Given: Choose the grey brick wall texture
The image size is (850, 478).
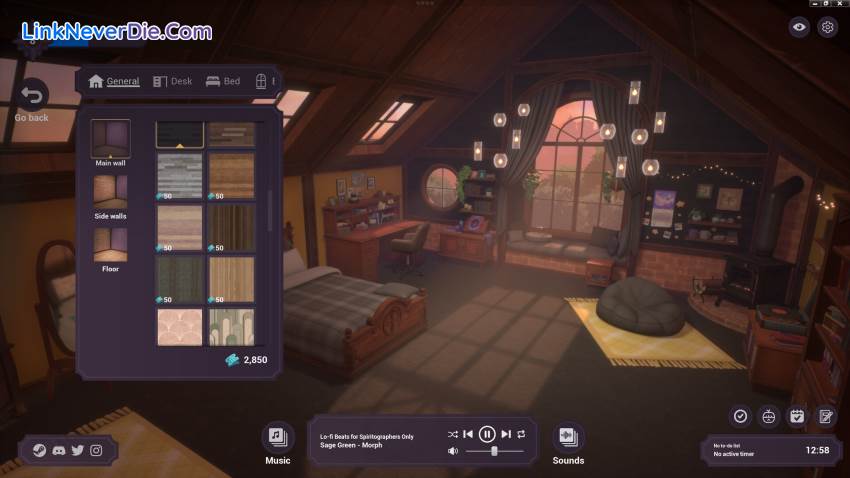Looking at the screenshot, I should (179, 175).
